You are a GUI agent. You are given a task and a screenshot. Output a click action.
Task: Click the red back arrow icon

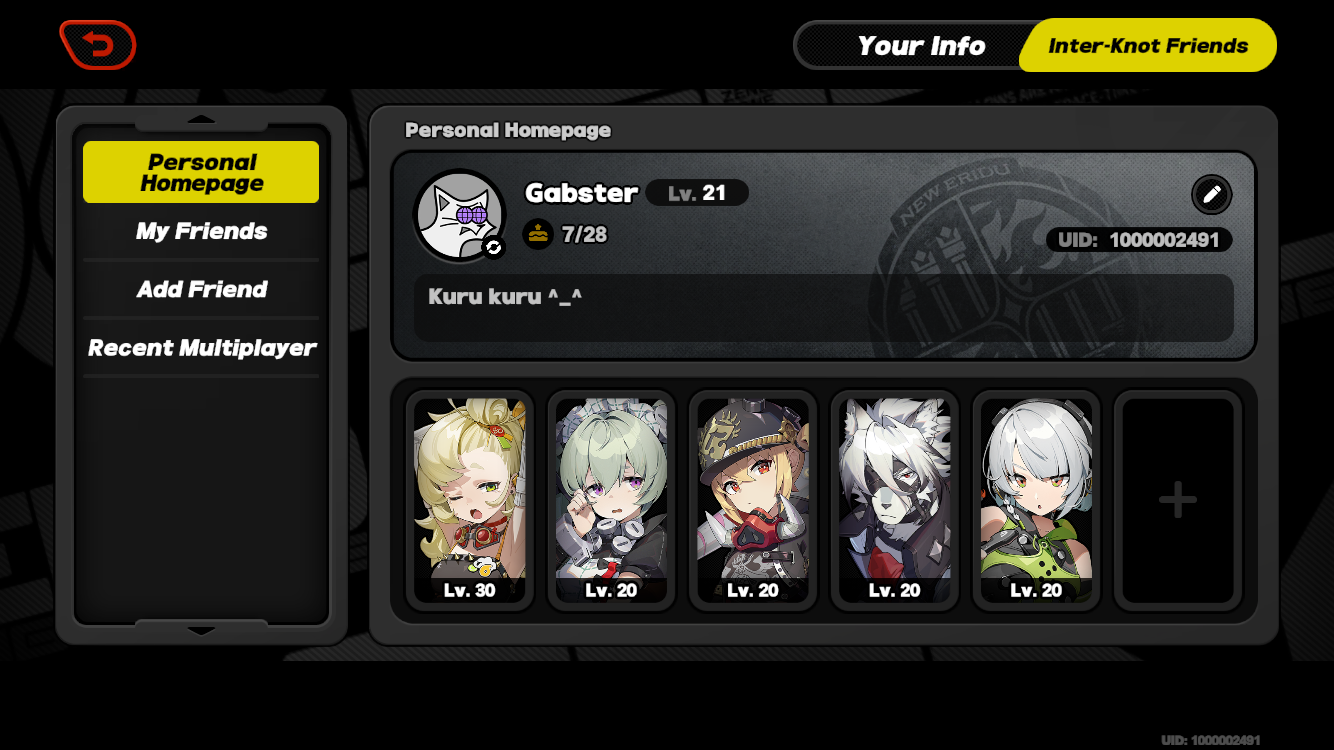click(x=96, y=43)
